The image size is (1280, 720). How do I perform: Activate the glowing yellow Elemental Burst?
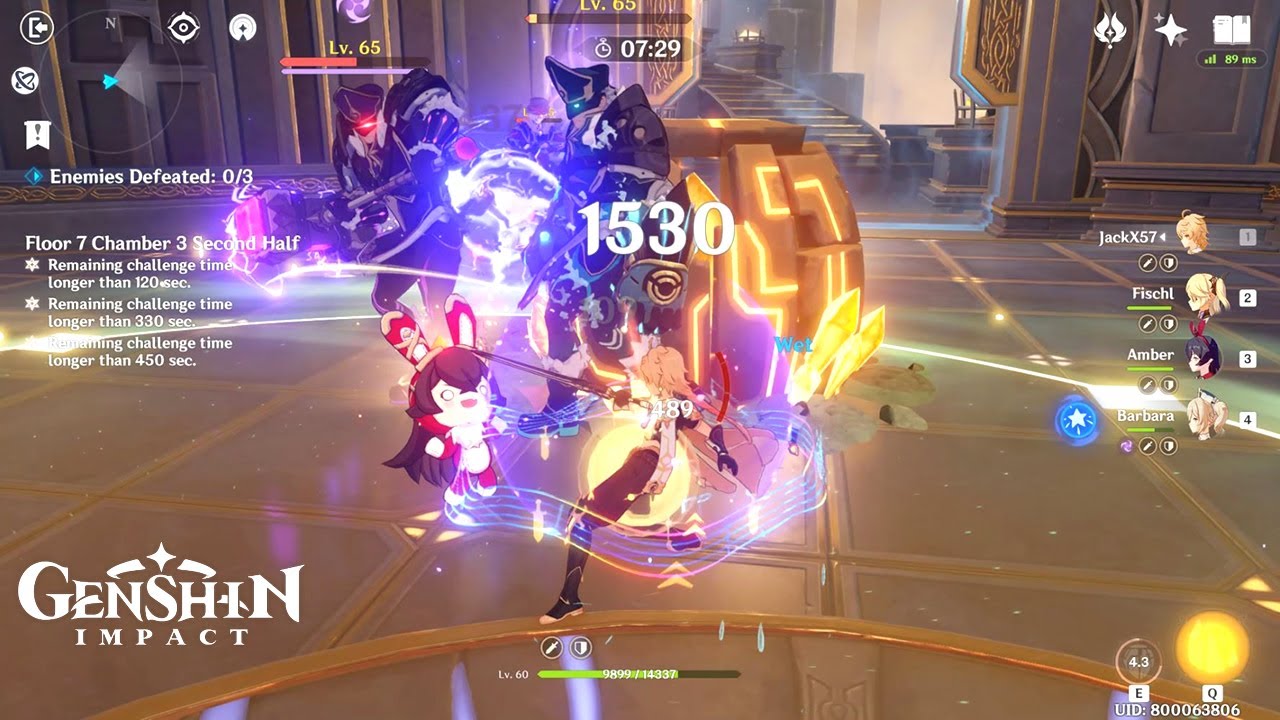point(1211,647)
